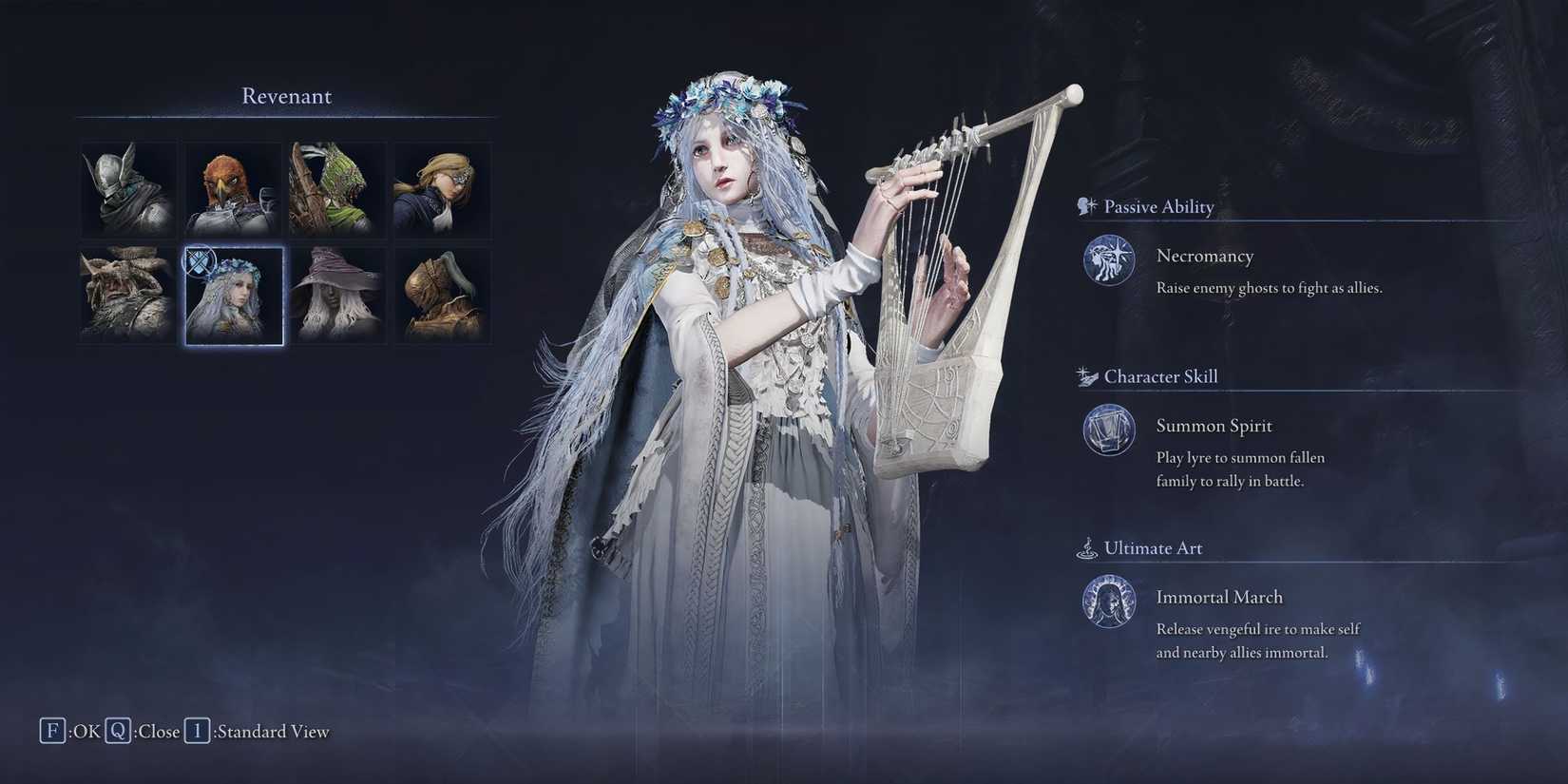Click the incense burner icon beside Ultimate Art
Image resolution: width=1568 pixels, height=784 pixels.
tap(1085, 547)
